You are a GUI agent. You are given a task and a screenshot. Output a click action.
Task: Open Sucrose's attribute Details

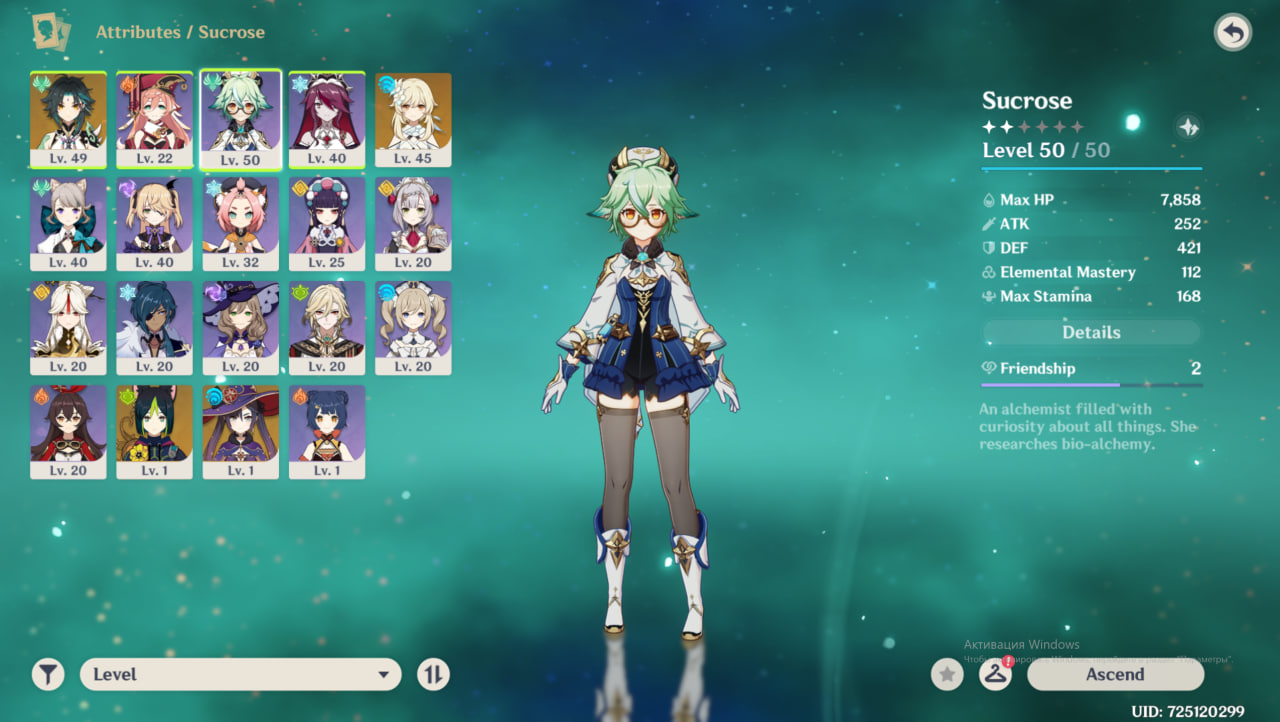coord(1091,333)
